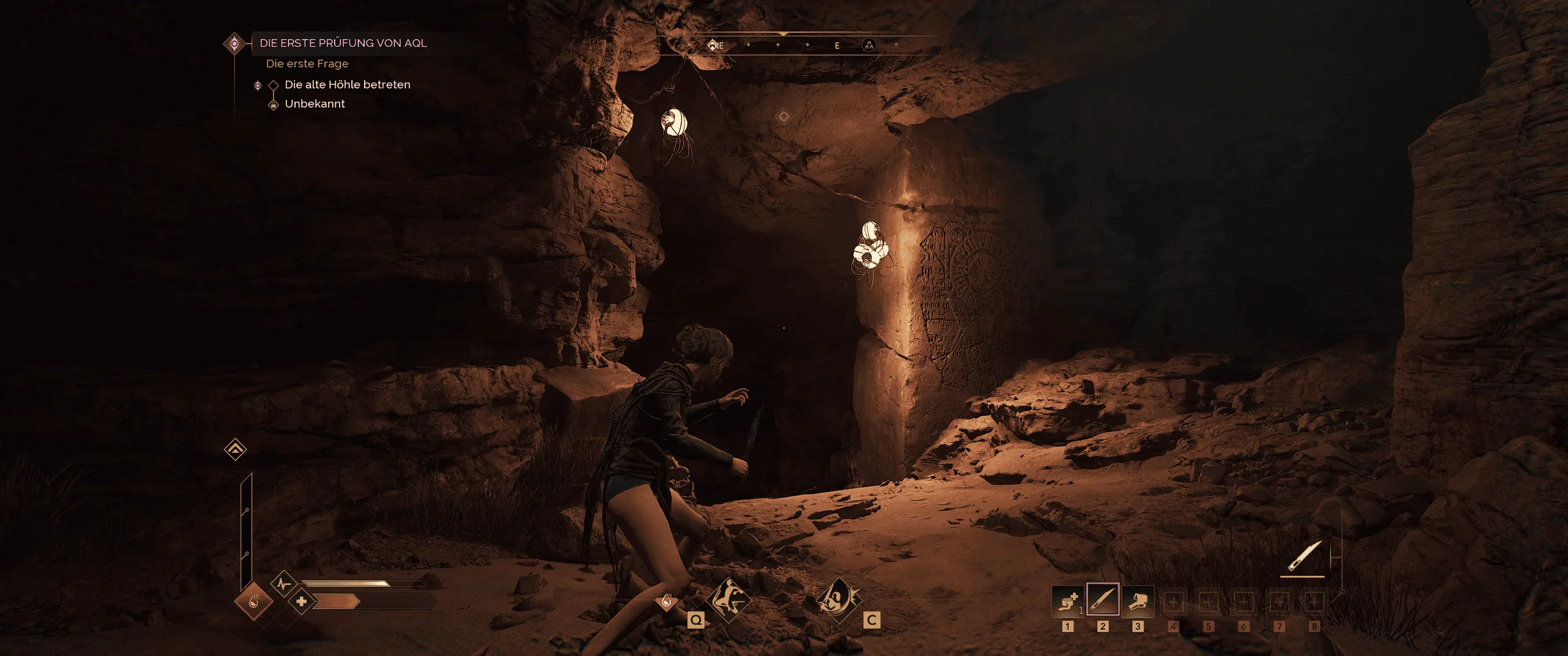Select the knife in hotbar slot 2
The width and height of the screenshot is (1568, 656).
point(1103,600)
